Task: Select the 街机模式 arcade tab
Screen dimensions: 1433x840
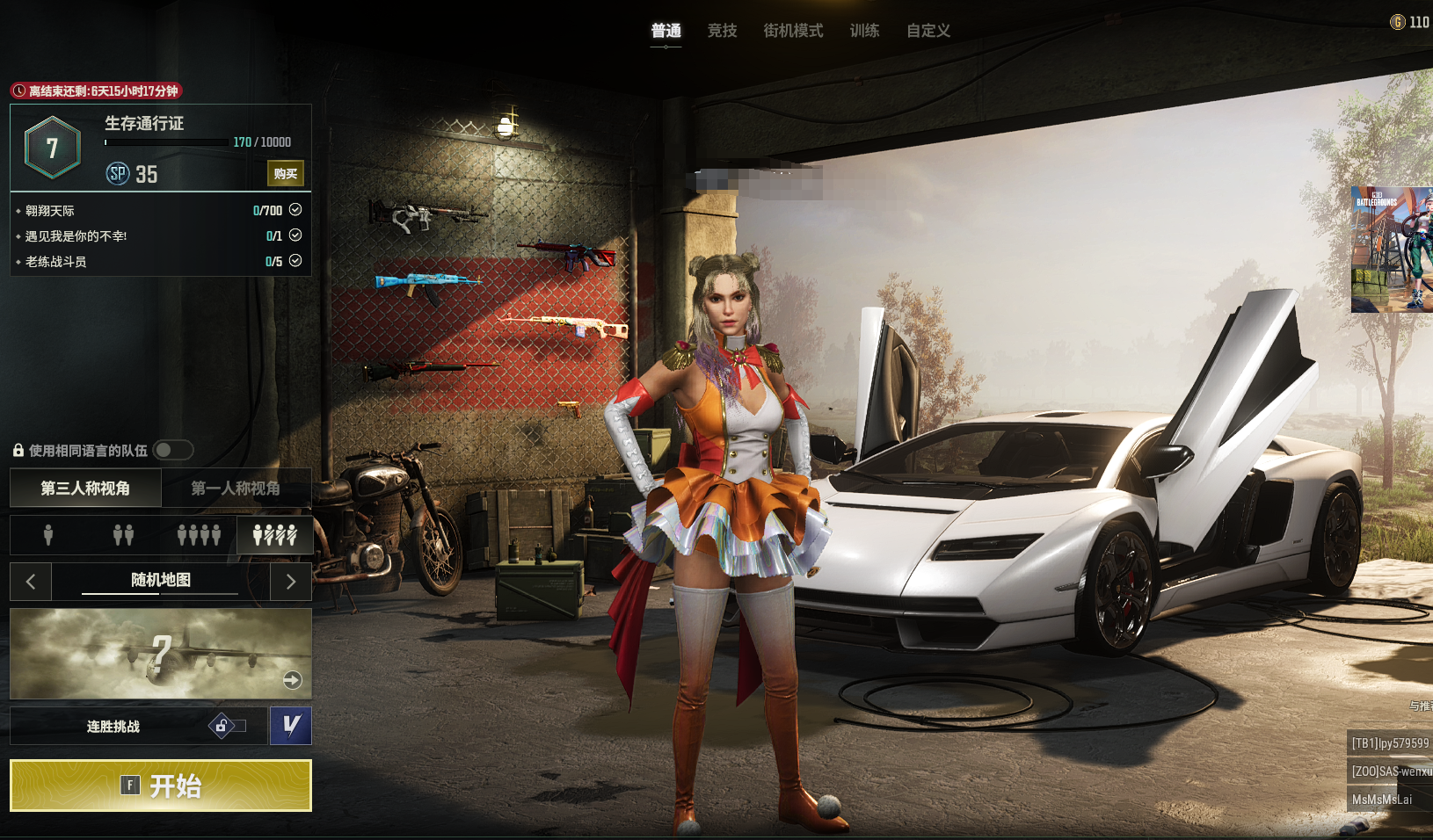Action: click(x=793, y=31)
